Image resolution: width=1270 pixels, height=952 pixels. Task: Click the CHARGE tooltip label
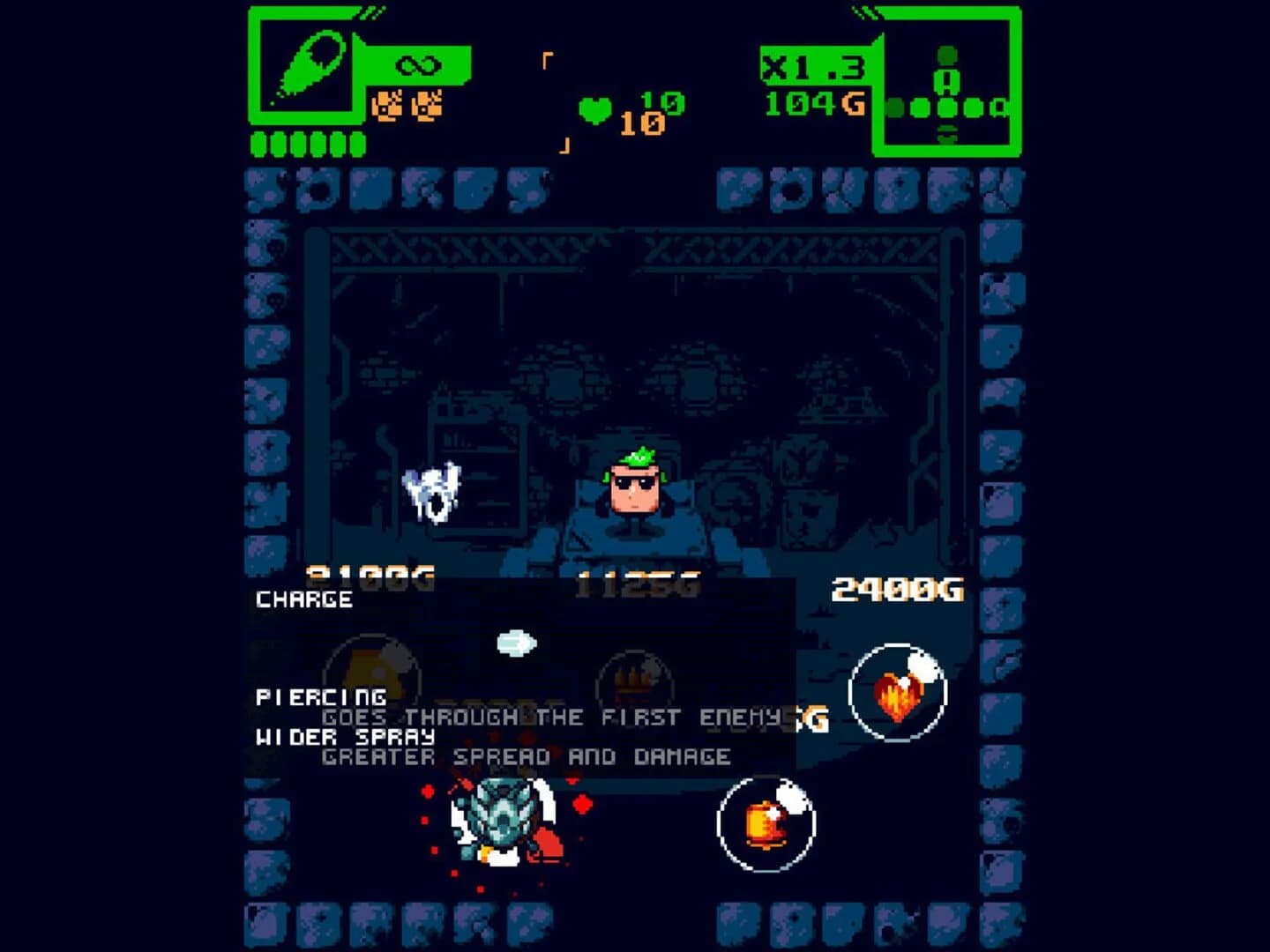[x=303, y=598]
